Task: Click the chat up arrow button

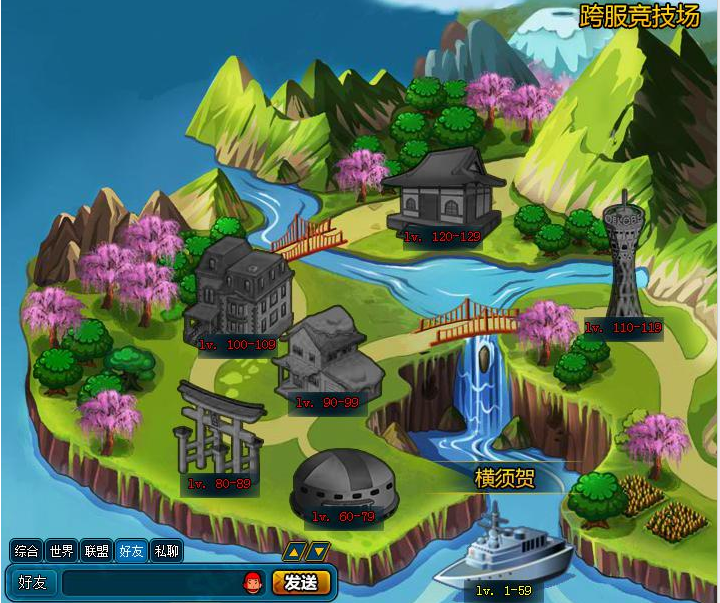Action: pyautogui.click(x=295, y=551)
